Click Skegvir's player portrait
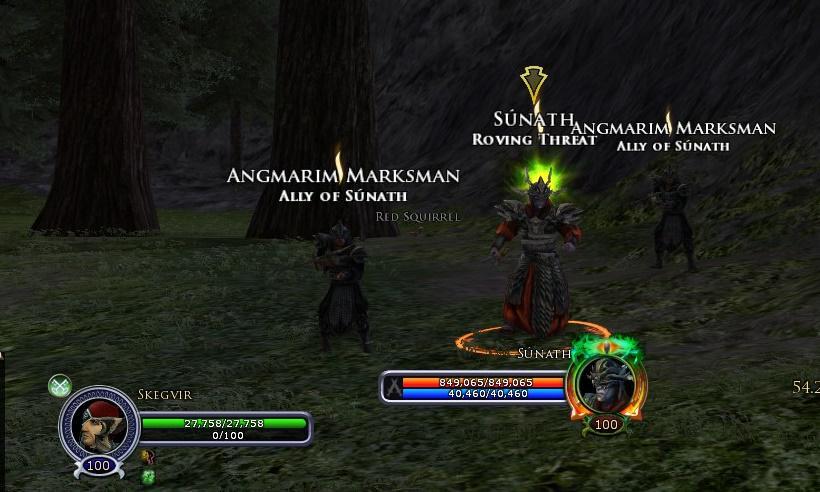 click(x=97, y=422)
